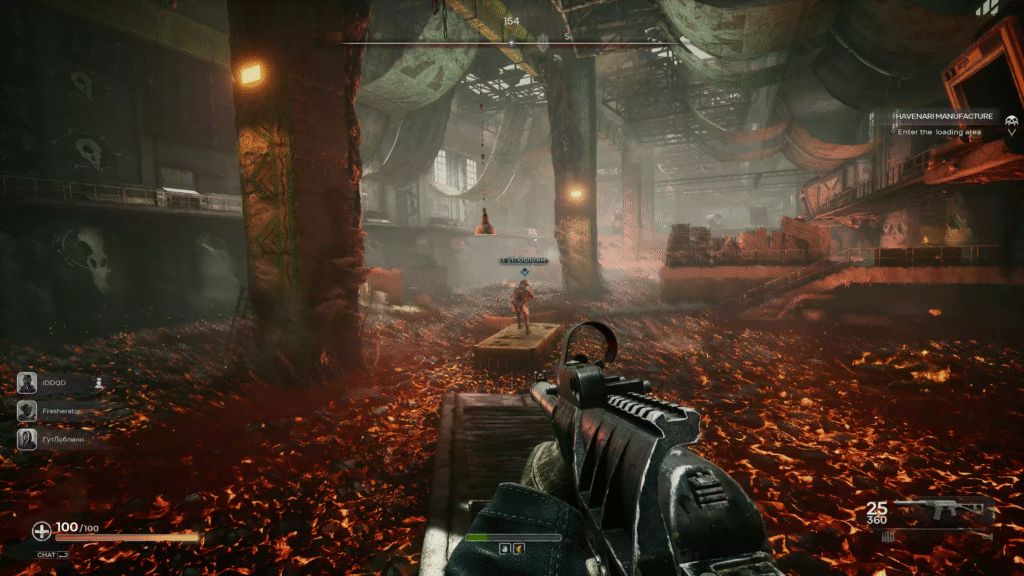Click the health cross icon
This screenshot has height=576, width=1024.
tap(41, 531)
